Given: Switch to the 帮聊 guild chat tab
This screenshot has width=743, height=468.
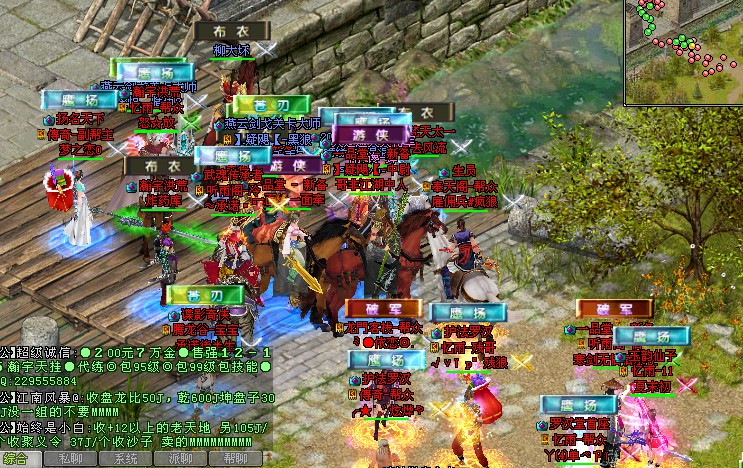Looking at the screenshot, I should (x=236, y=459).
